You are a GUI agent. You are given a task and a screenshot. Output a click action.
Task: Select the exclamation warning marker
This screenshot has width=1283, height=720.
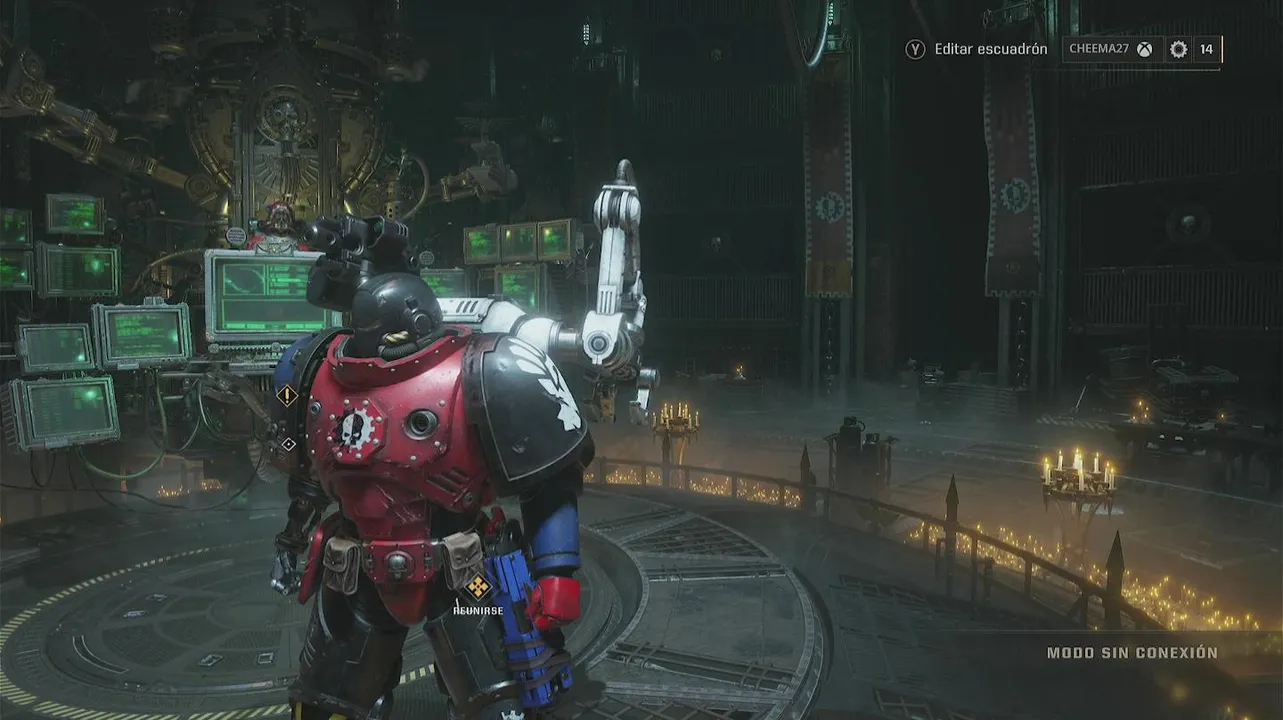pyautogui.click(x=287, y=395)
